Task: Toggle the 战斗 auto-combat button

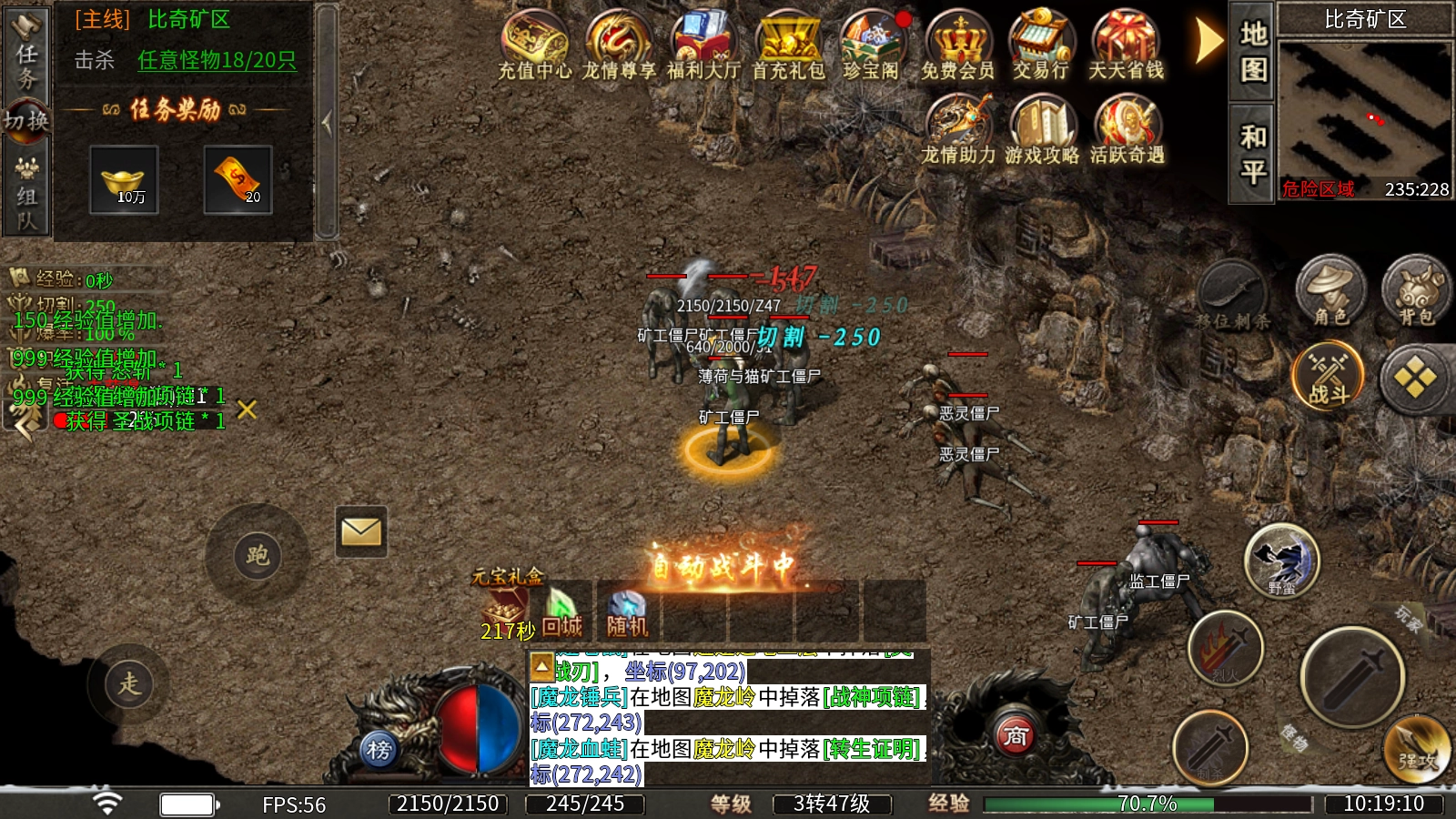Action: point(1329,376)
